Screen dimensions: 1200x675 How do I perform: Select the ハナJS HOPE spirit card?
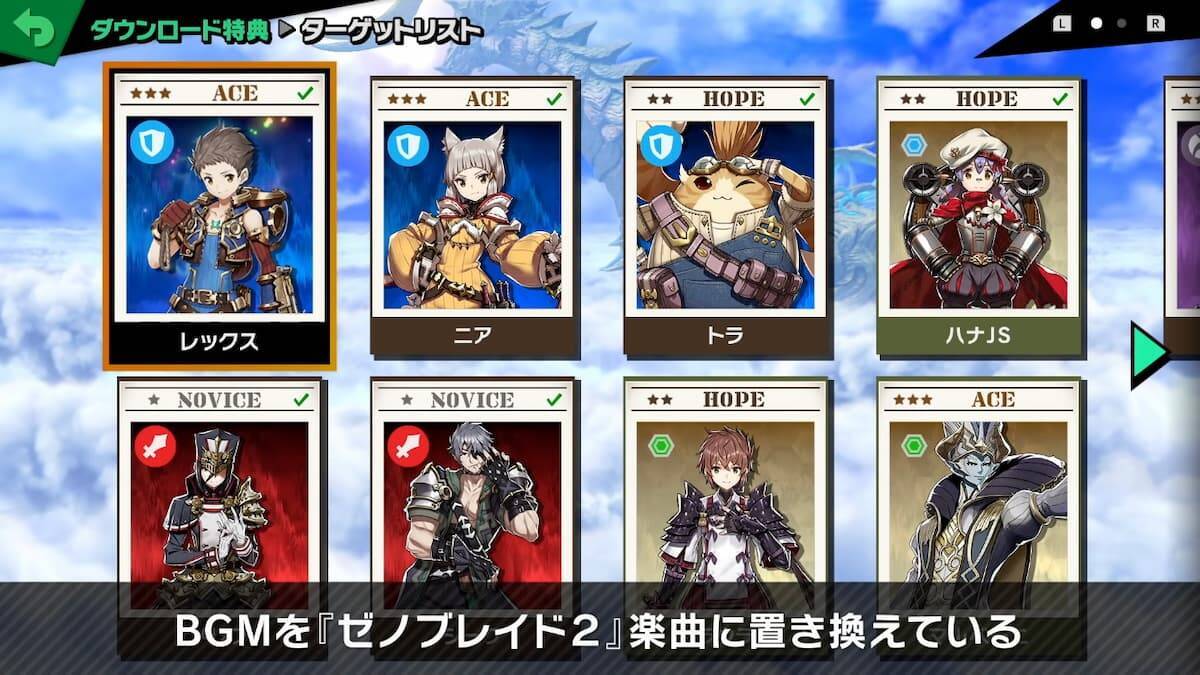(x=979, y=217)
